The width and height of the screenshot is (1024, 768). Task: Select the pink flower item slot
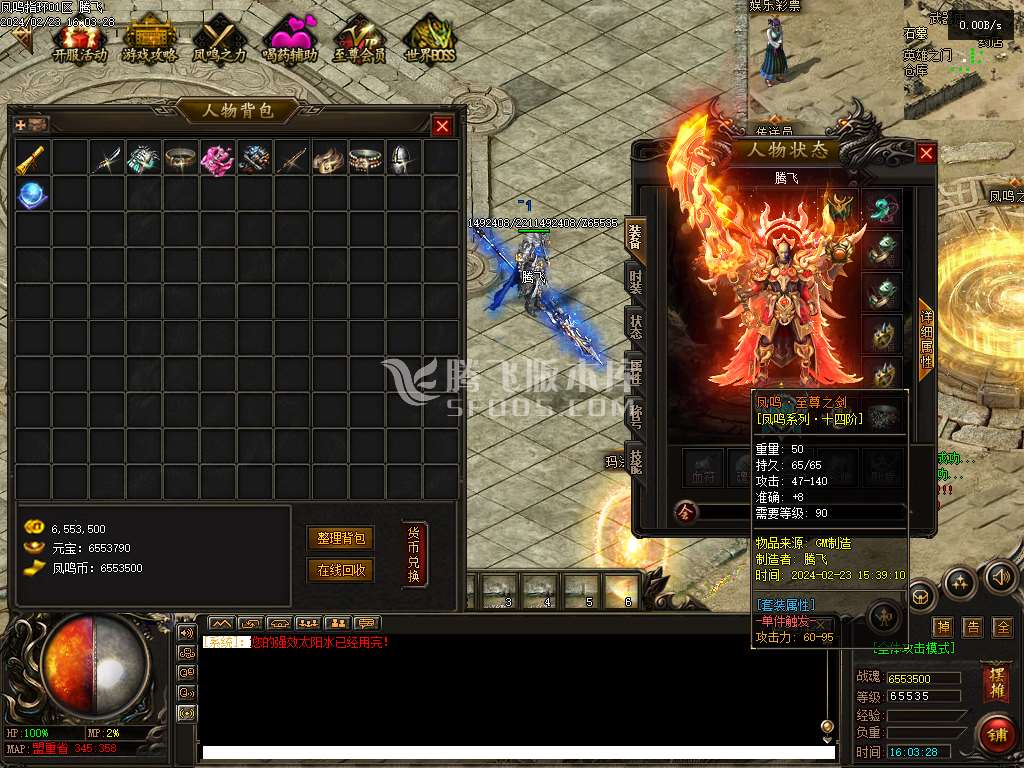(x=217, y=158)
